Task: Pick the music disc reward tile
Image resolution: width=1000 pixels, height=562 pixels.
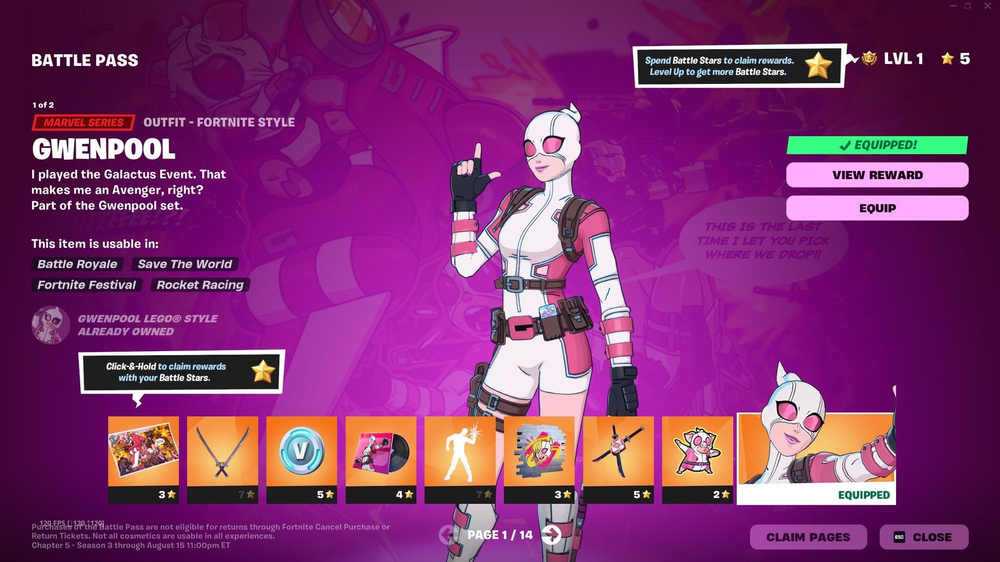Action: coord(380,452)
